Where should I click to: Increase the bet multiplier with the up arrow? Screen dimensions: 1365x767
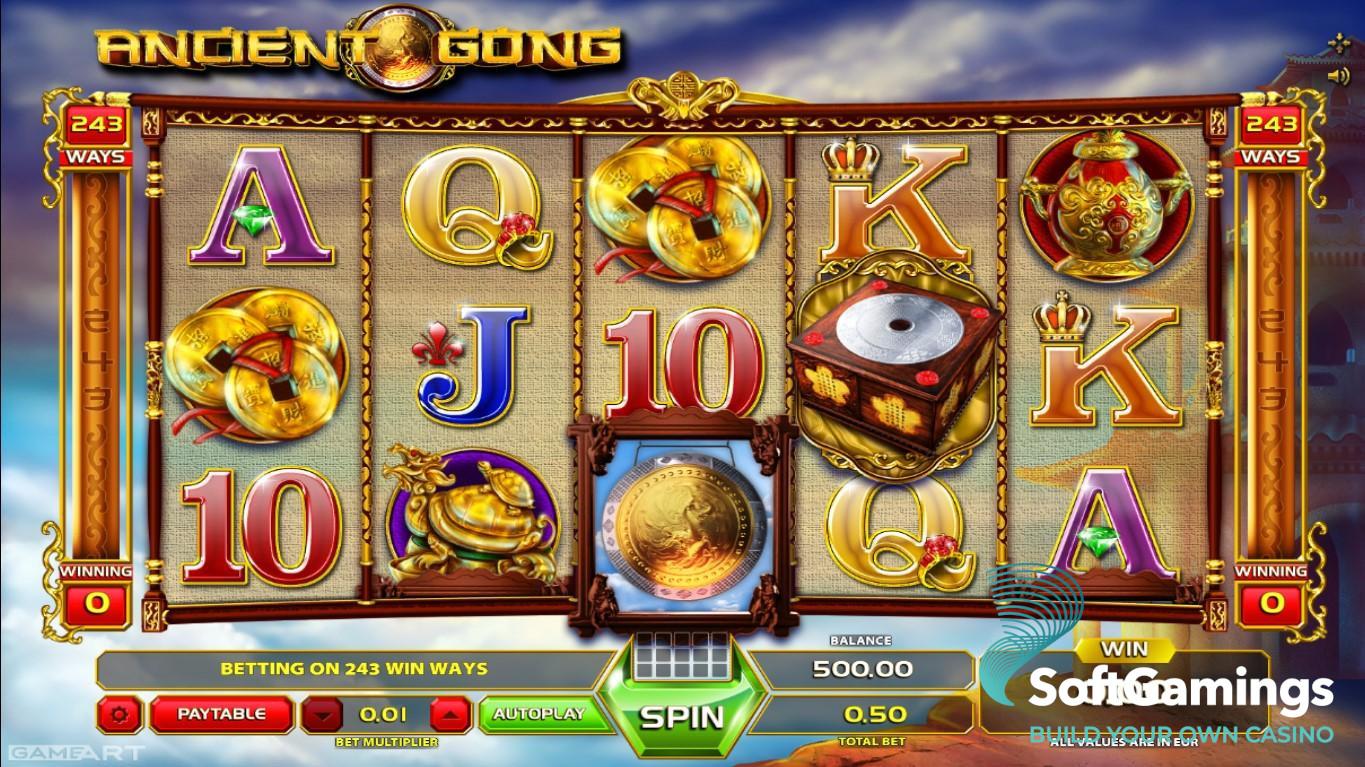coord(450,714)
